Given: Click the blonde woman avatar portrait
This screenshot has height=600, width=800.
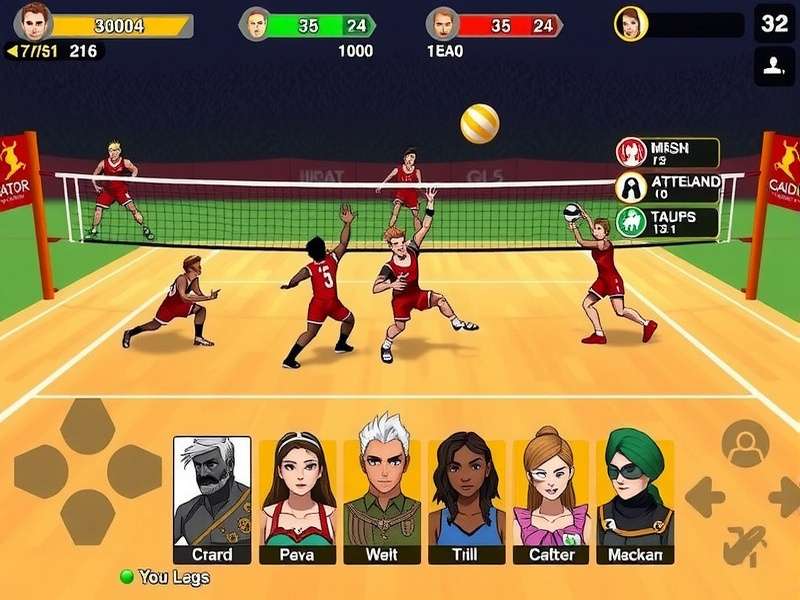Looking at the screenshot, I should [x=631, y=23].
